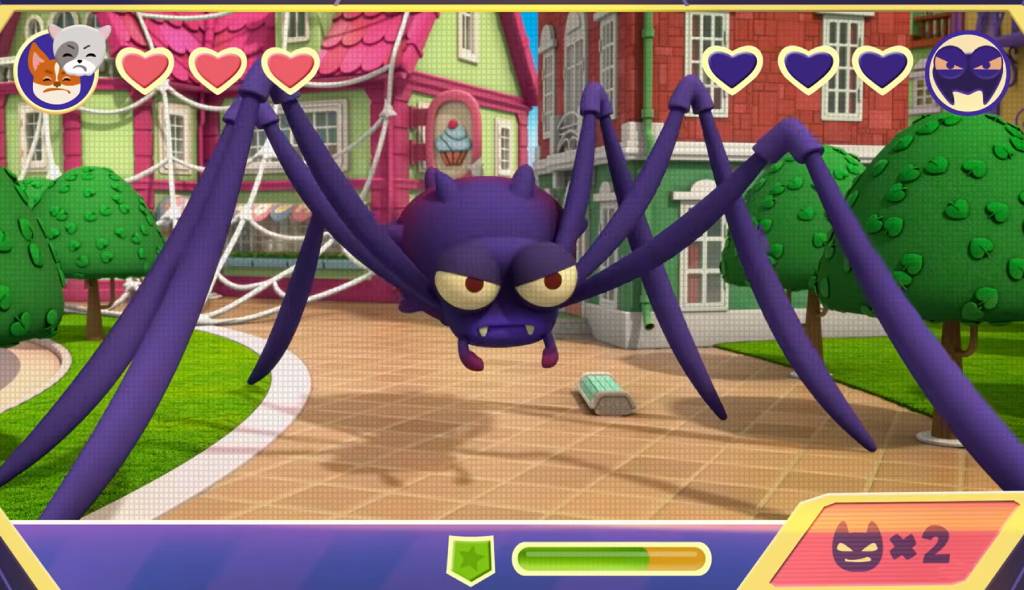Viewport: 1024px width, 590px height.
Task: Select the masked villain portrait icon
Action: pos(967,72)
